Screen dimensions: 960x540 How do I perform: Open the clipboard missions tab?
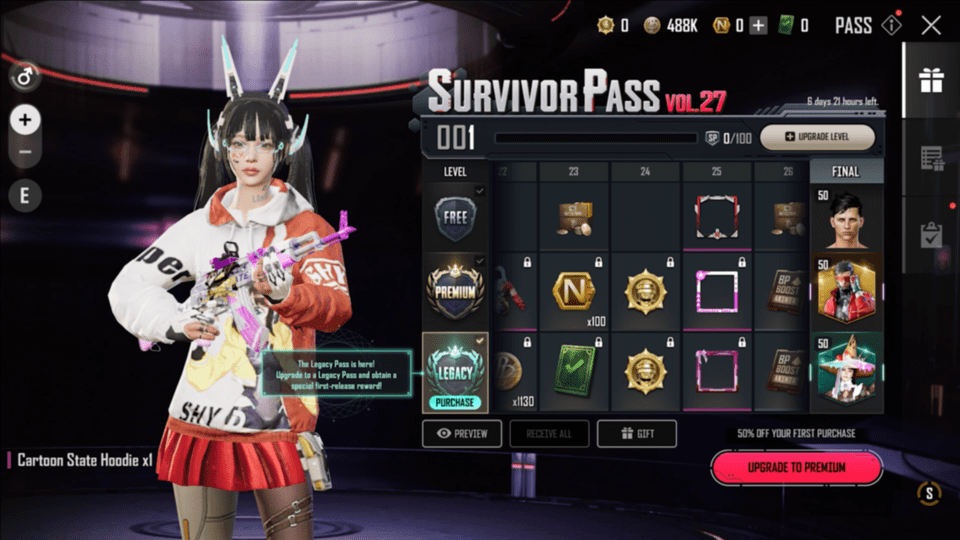[932, 235]
